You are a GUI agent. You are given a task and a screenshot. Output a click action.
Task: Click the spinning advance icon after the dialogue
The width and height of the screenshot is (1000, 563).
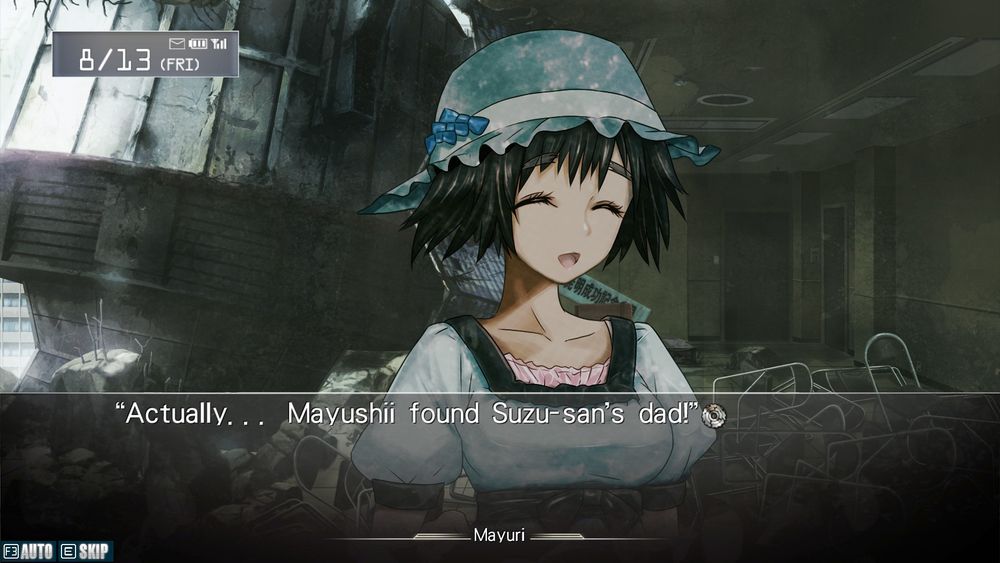tap(713, 414)
